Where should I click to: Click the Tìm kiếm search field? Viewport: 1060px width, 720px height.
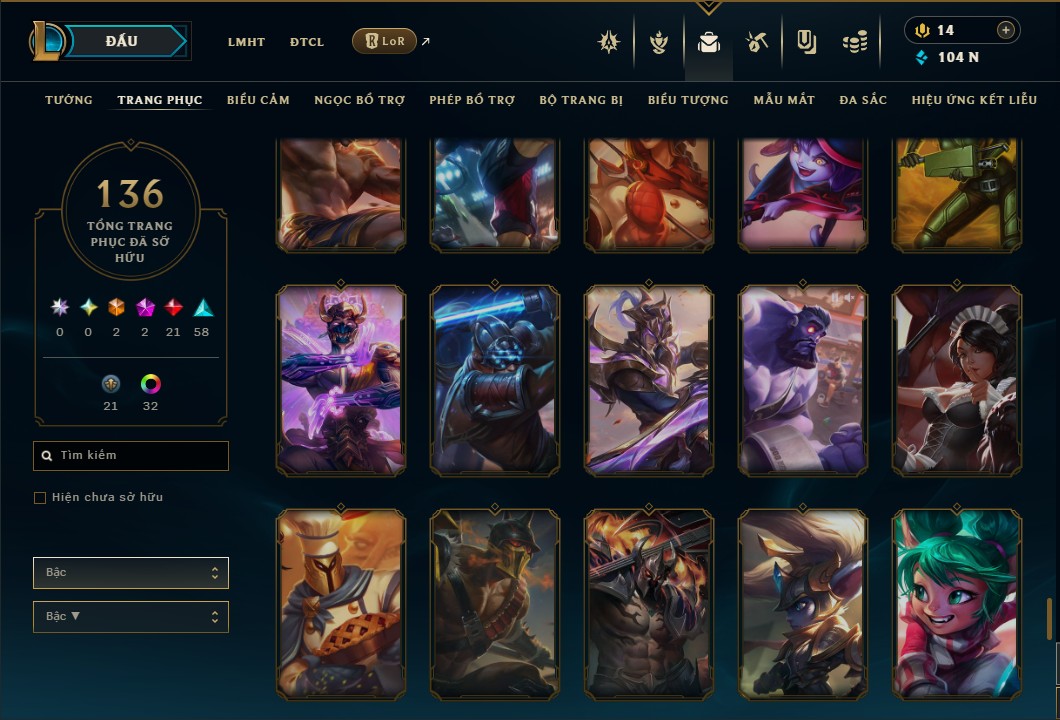tap(131, 456)
